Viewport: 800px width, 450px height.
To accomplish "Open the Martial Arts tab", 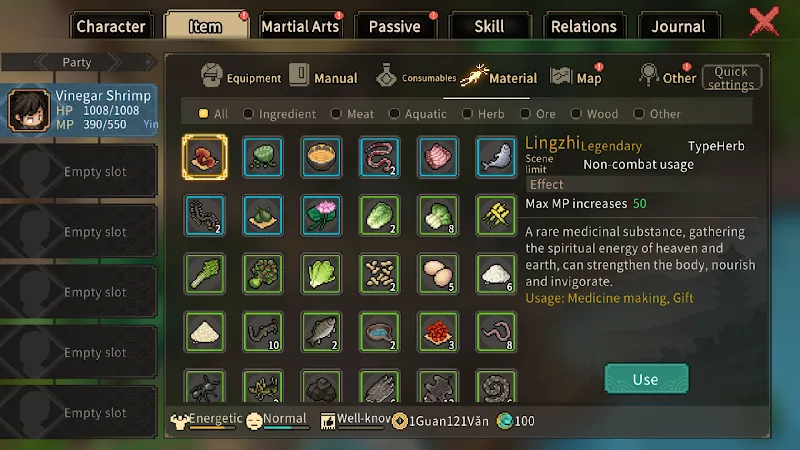I will pyautogui.click(x=300, y=27).
